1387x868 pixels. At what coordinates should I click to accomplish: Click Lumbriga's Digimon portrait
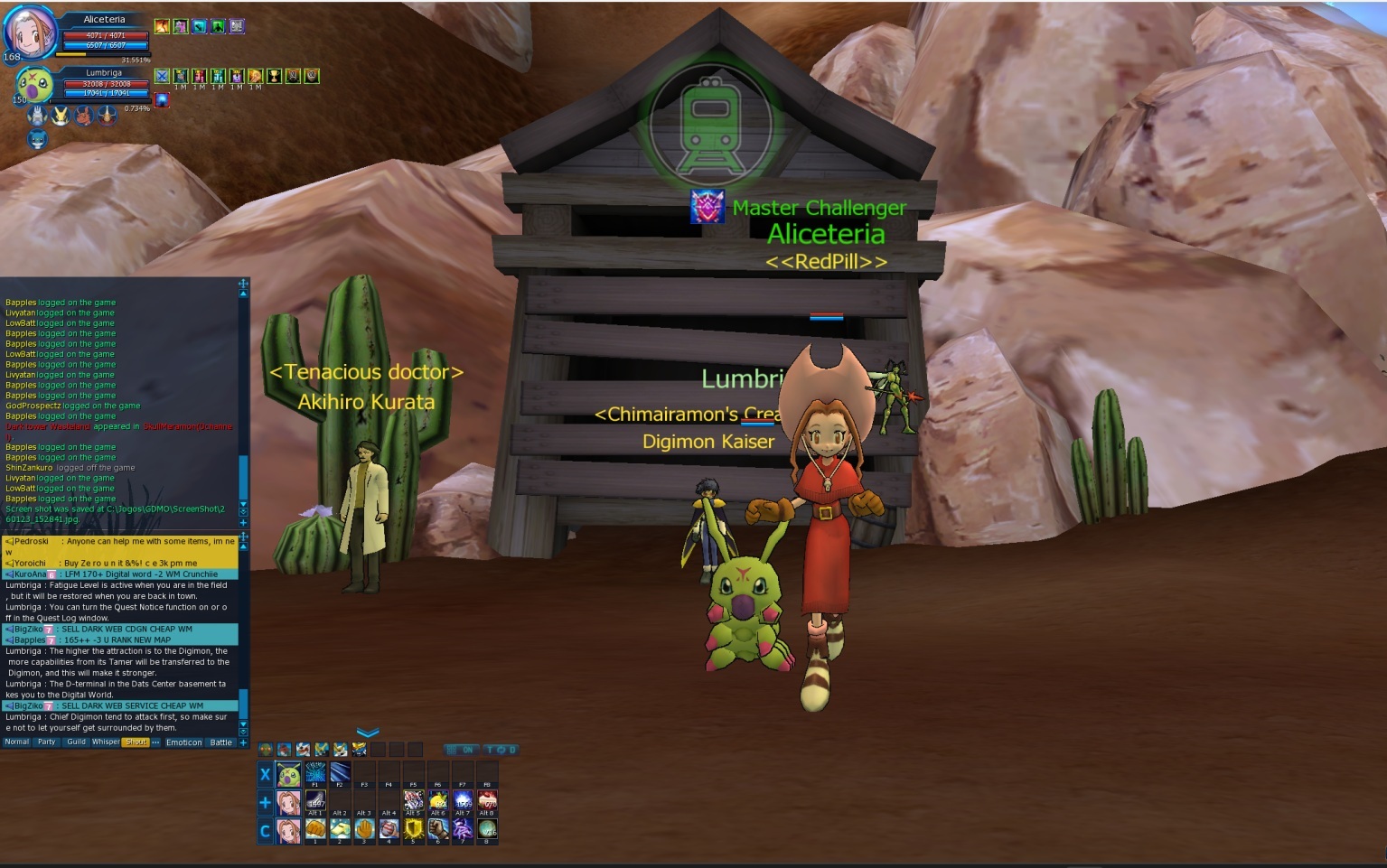(x=33, y=86)
